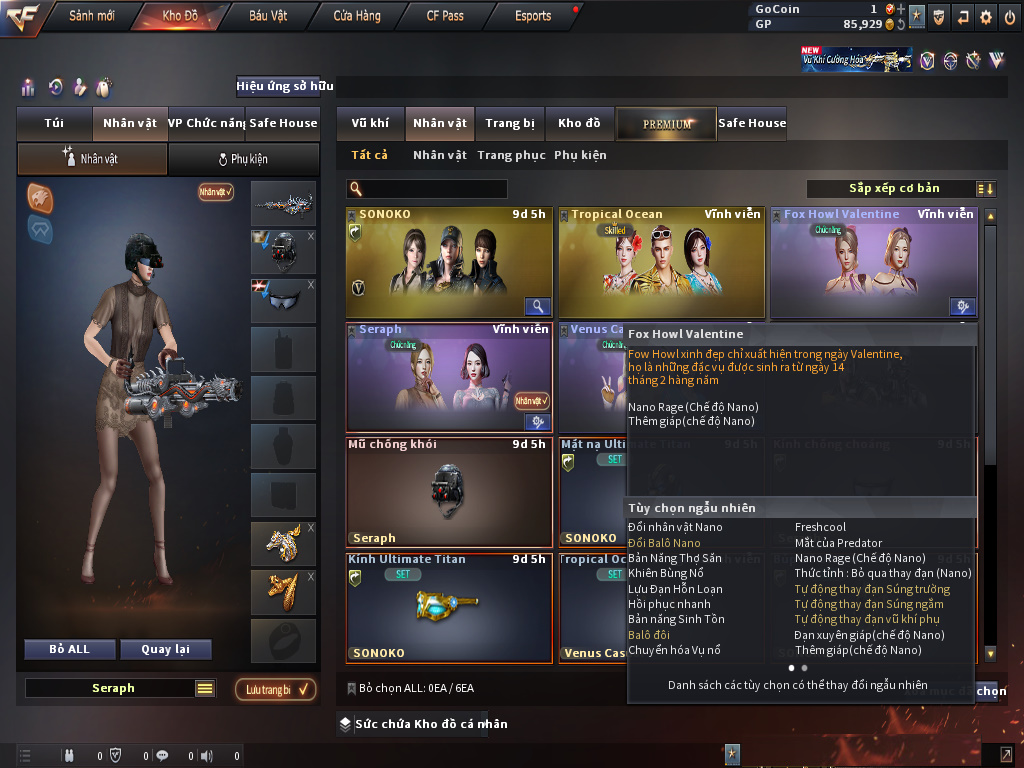
Task: Select the SONOKO character set card
Action: click(x=448, y=262)
